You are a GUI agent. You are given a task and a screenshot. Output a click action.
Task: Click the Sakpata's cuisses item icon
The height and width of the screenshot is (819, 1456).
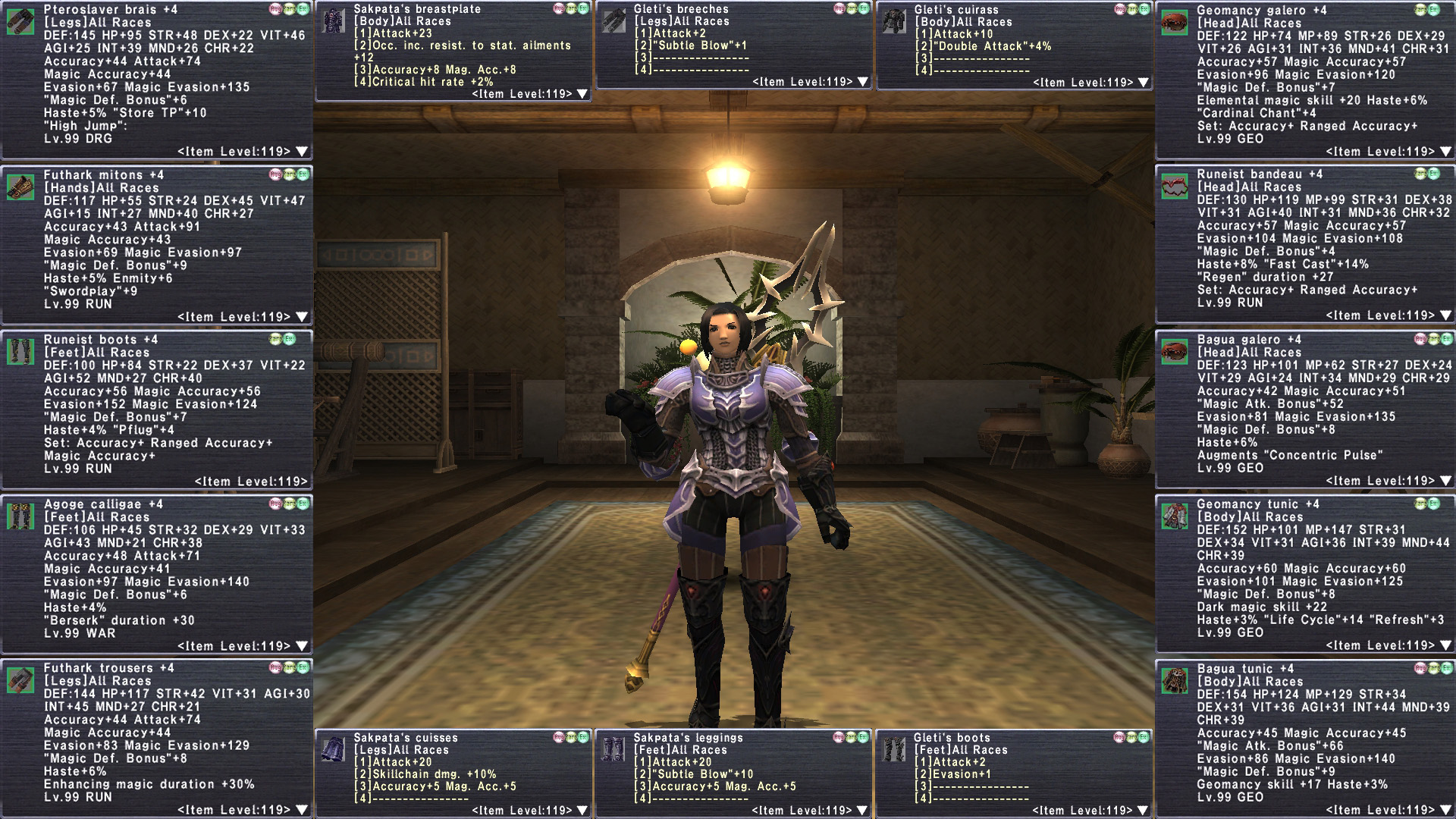[333, 749]
